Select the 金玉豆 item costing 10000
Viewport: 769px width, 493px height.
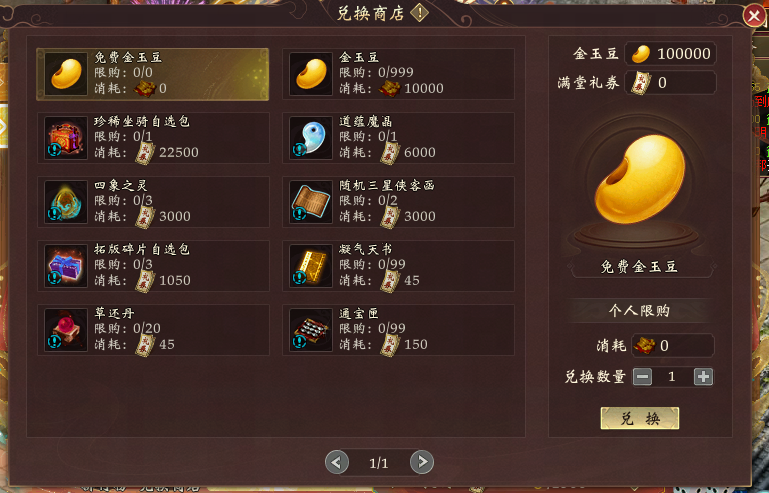point(398,74)
